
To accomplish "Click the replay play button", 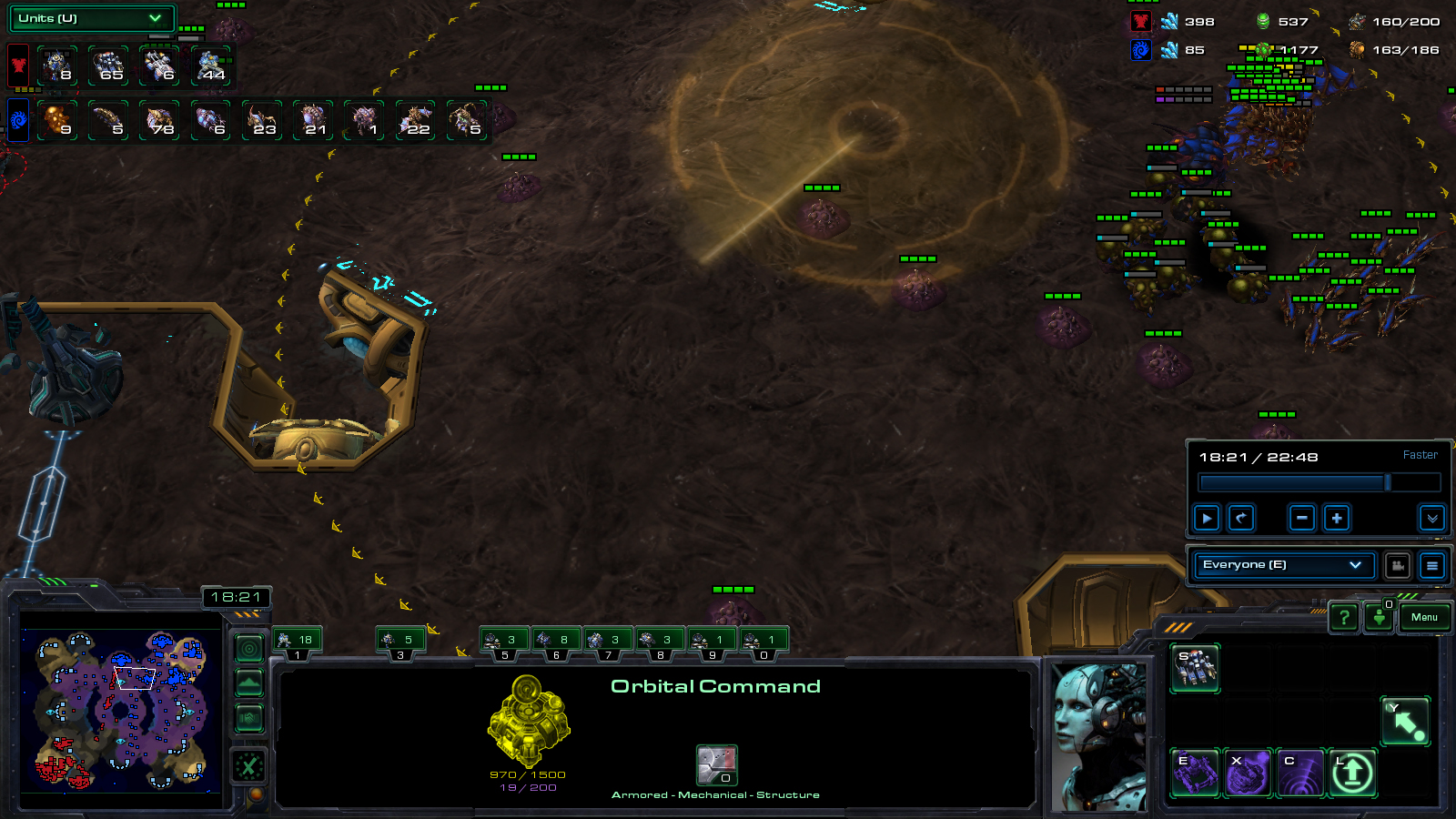I will click(x=1207, y=519).
